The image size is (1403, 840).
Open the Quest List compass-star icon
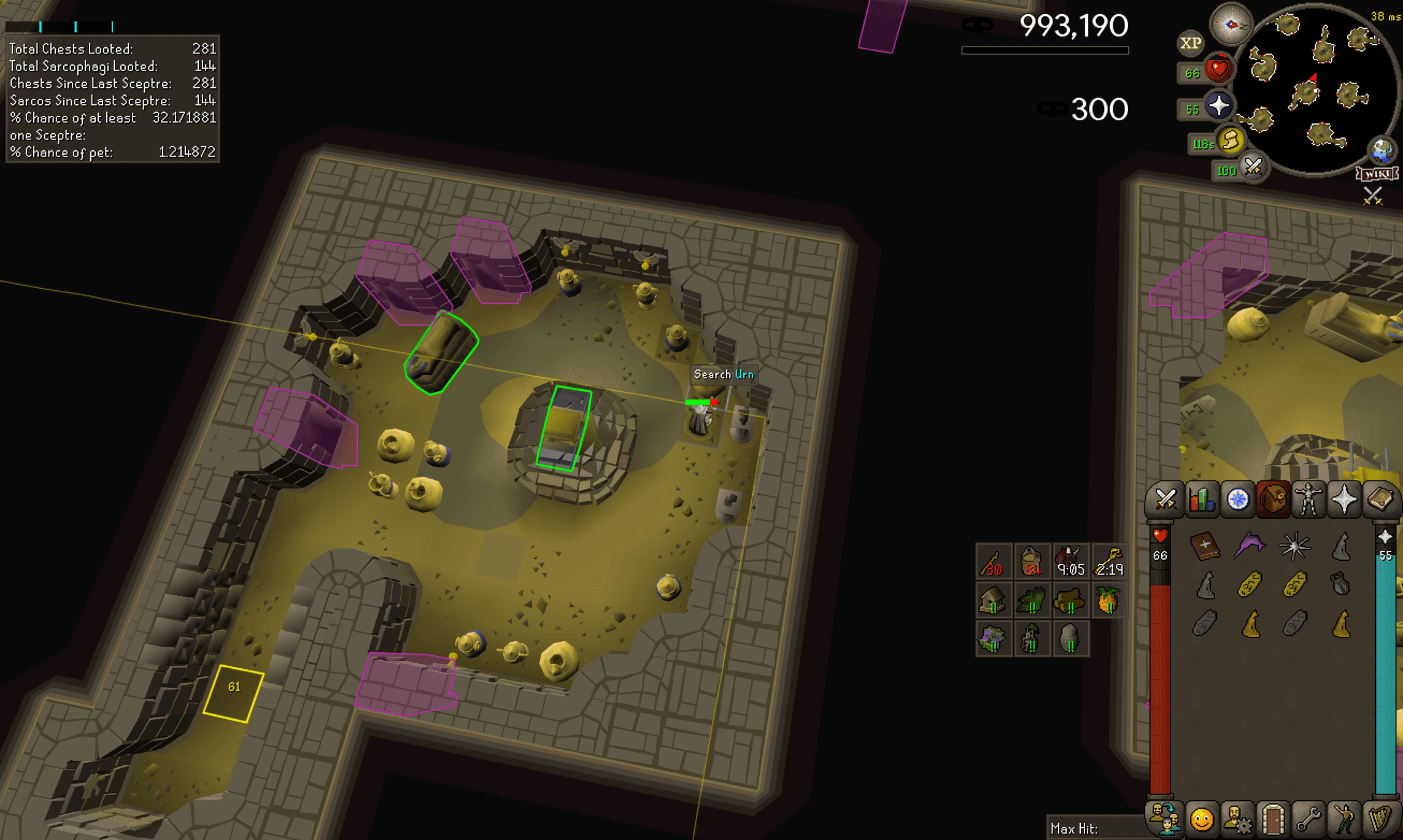(x=1237, y=499)
